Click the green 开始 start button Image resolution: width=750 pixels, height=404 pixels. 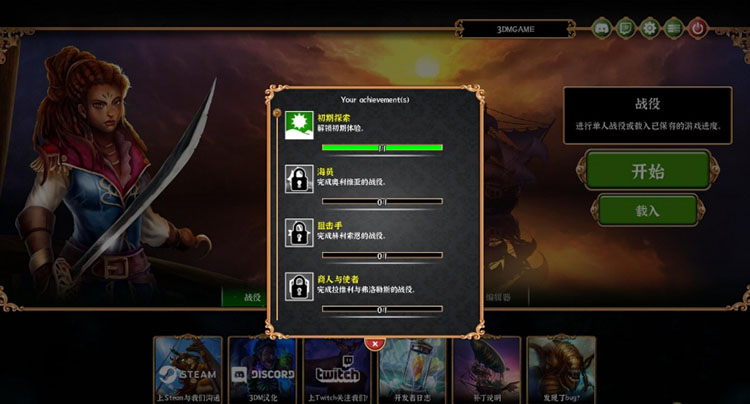(x=647, y=170)
